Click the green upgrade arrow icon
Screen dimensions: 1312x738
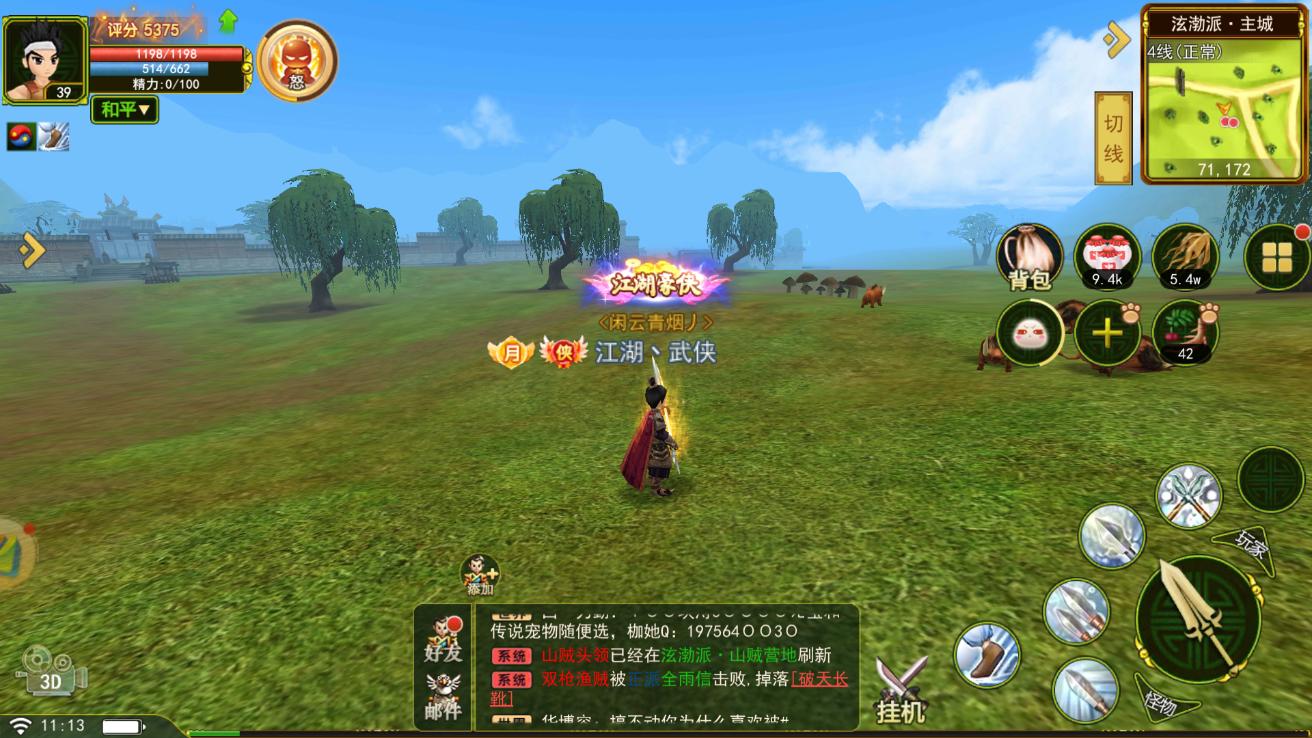pyautogui.click(x=228, y=21)
